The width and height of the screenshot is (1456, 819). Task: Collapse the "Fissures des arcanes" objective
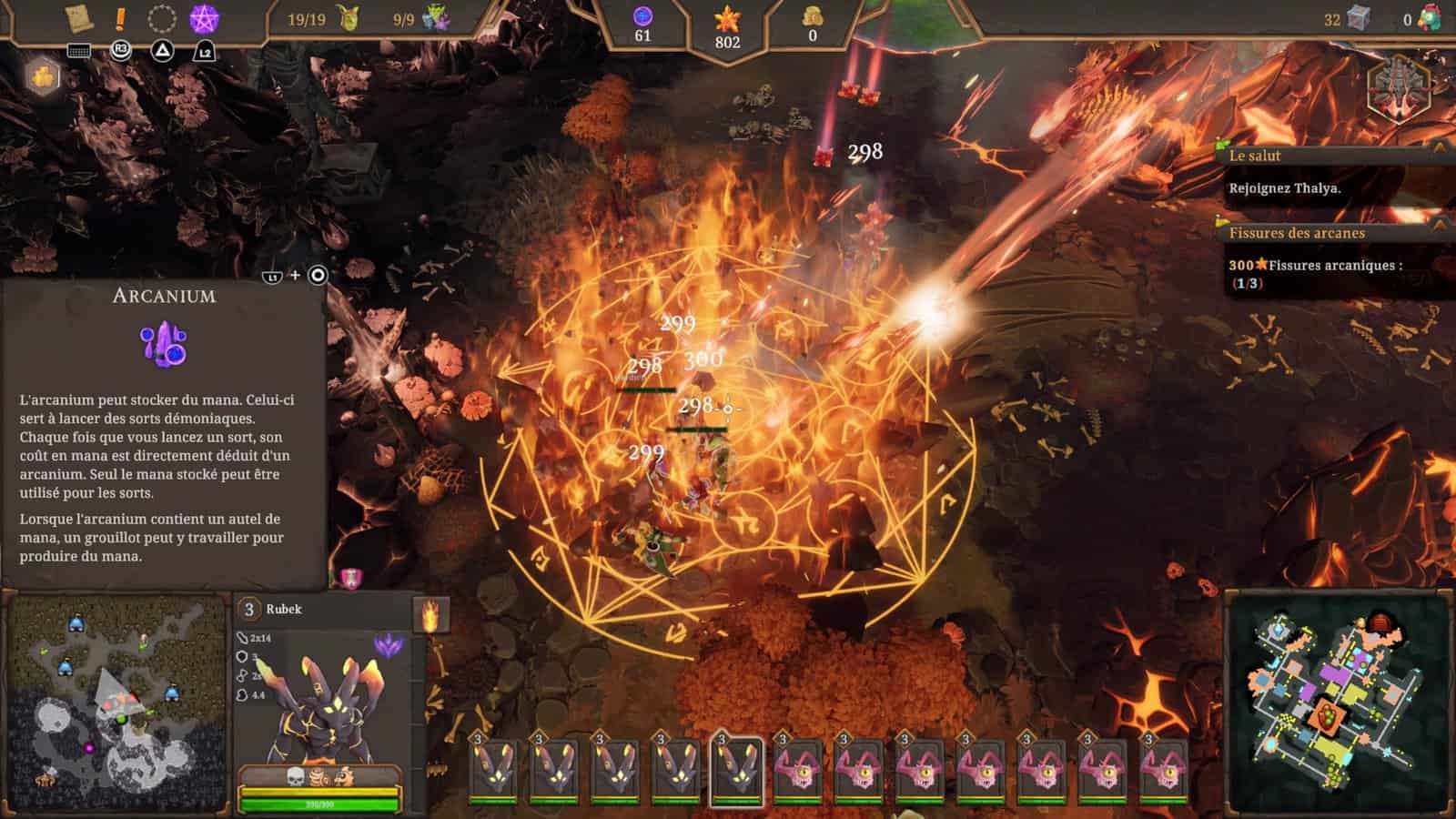[1439, 224]
